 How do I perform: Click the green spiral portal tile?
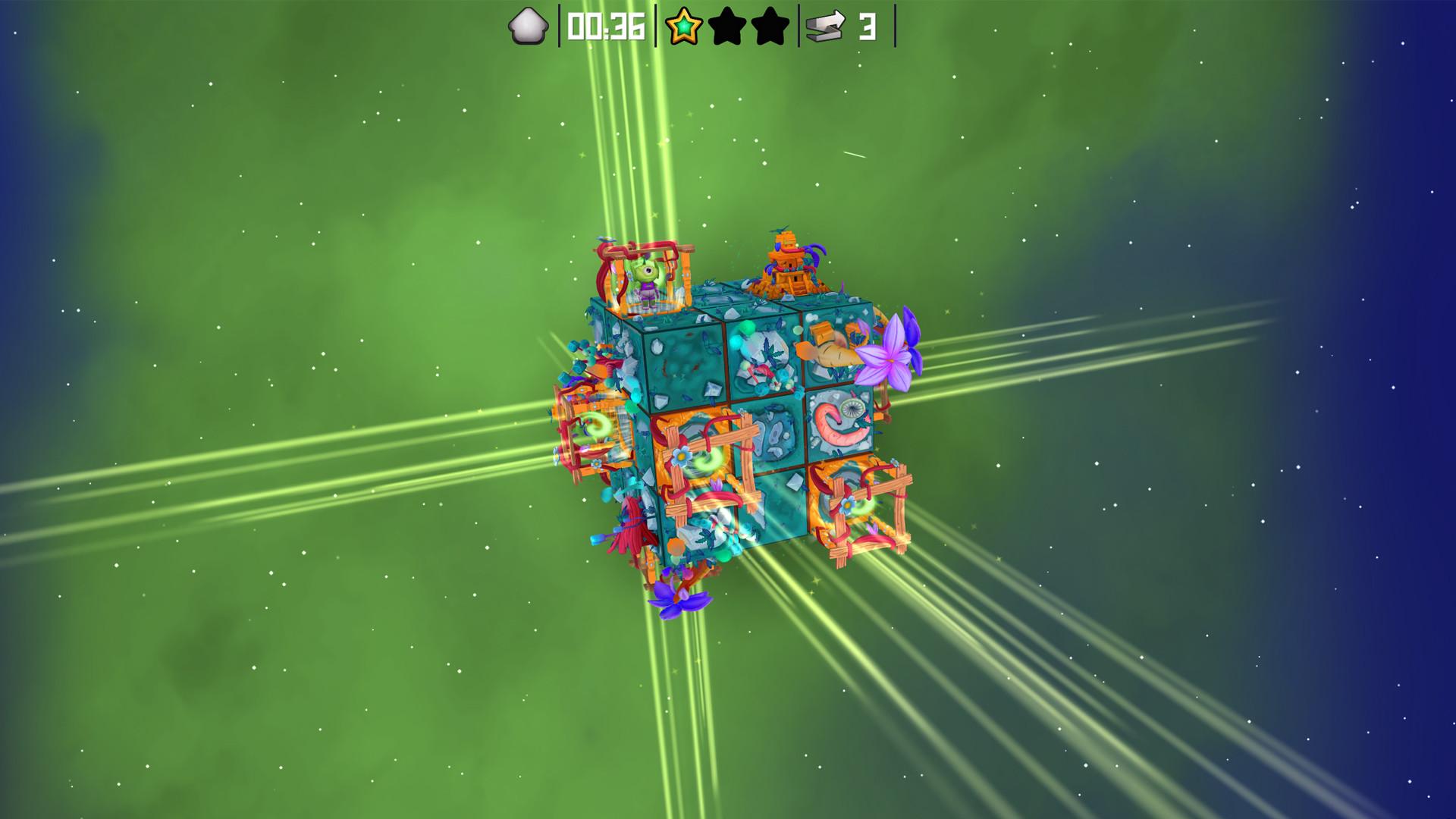pyautogui.click(x=706, y=459)
